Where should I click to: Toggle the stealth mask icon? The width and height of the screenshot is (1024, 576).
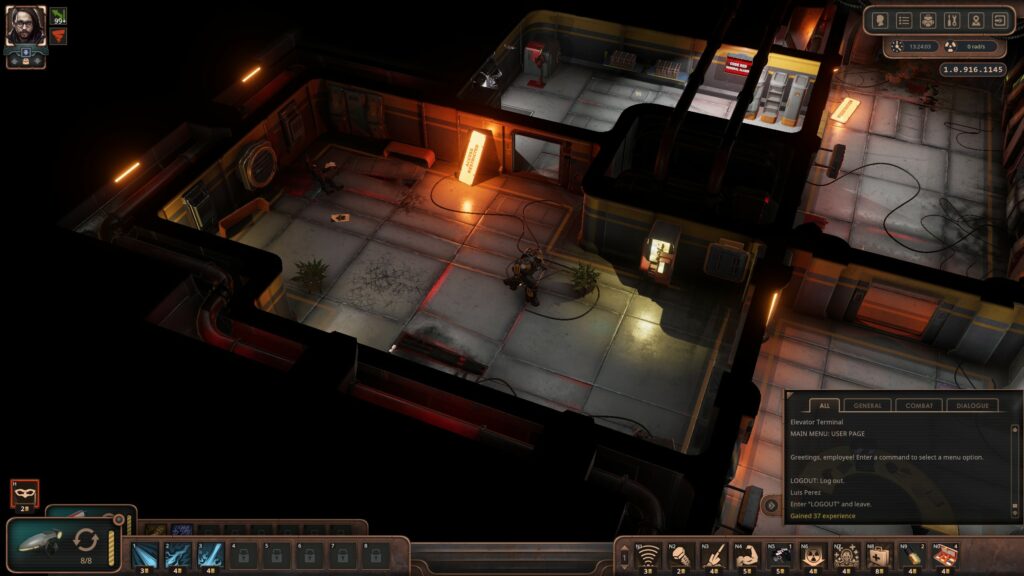click(24, 492)
